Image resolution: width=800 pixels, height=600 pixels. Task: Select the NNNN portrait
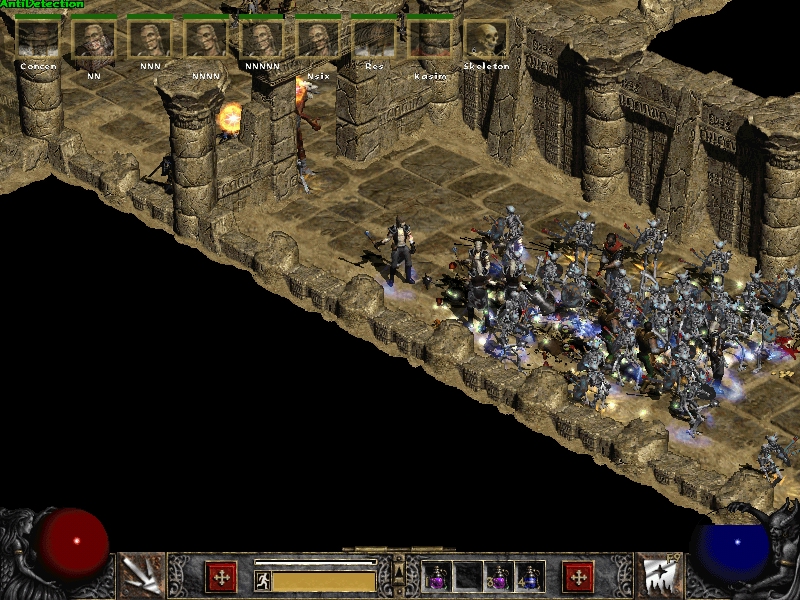pyautogui.click(x=206, y=39)
